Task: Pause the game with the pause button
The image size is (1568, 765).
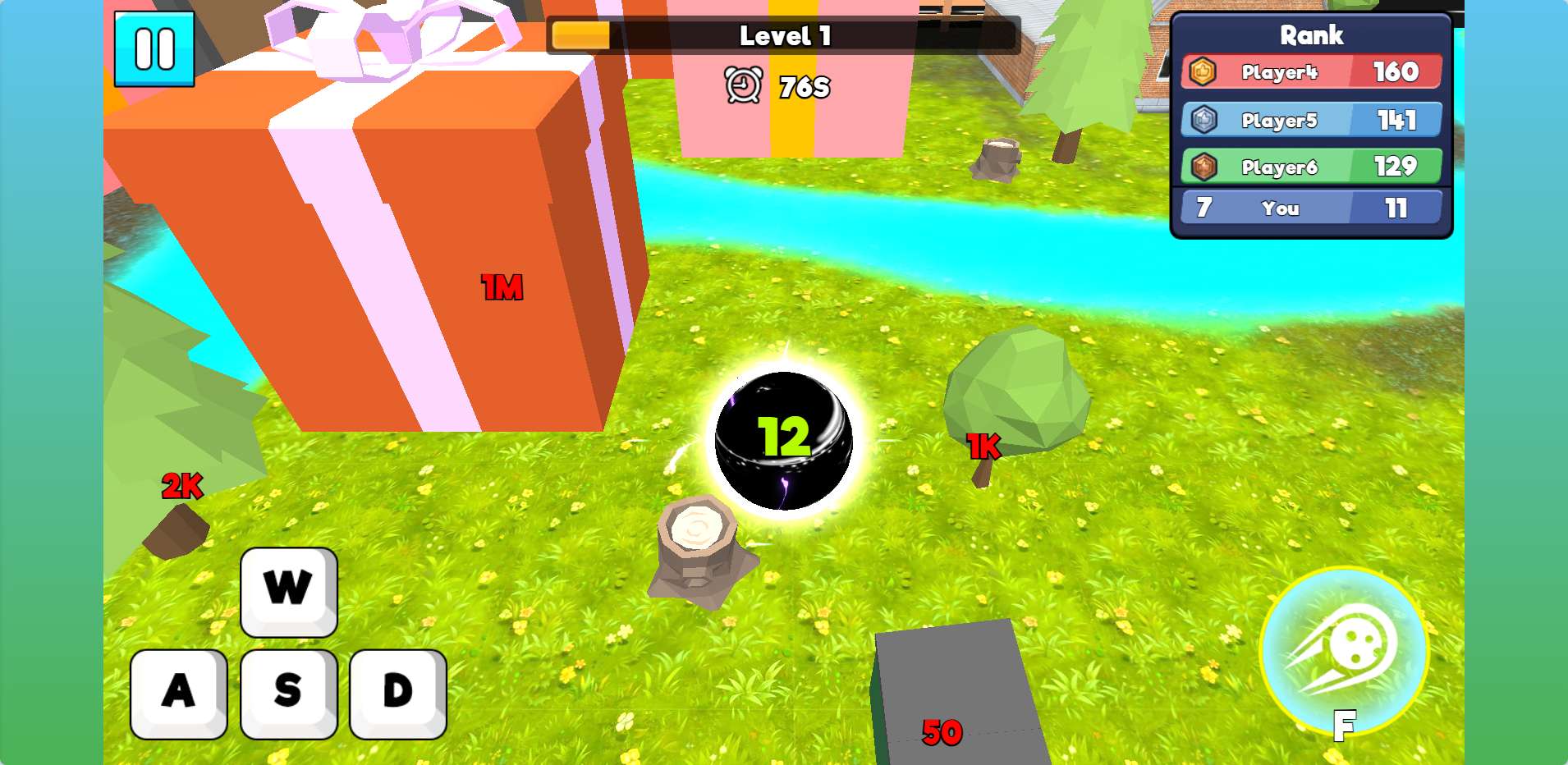Action: coord(154,48)
